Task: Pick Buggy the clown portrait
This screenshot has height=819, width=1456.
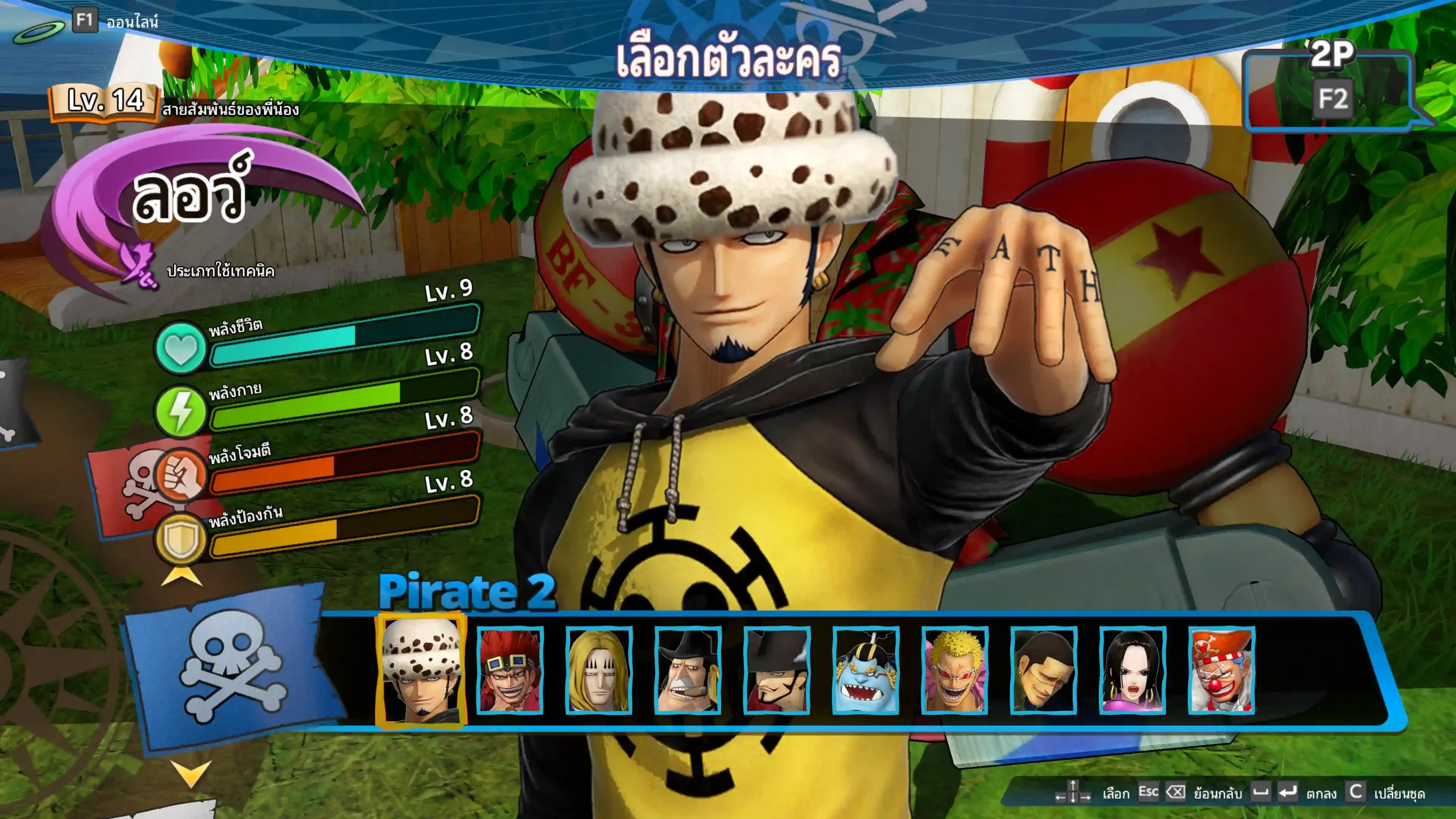Action: (x=1222, y=670)
